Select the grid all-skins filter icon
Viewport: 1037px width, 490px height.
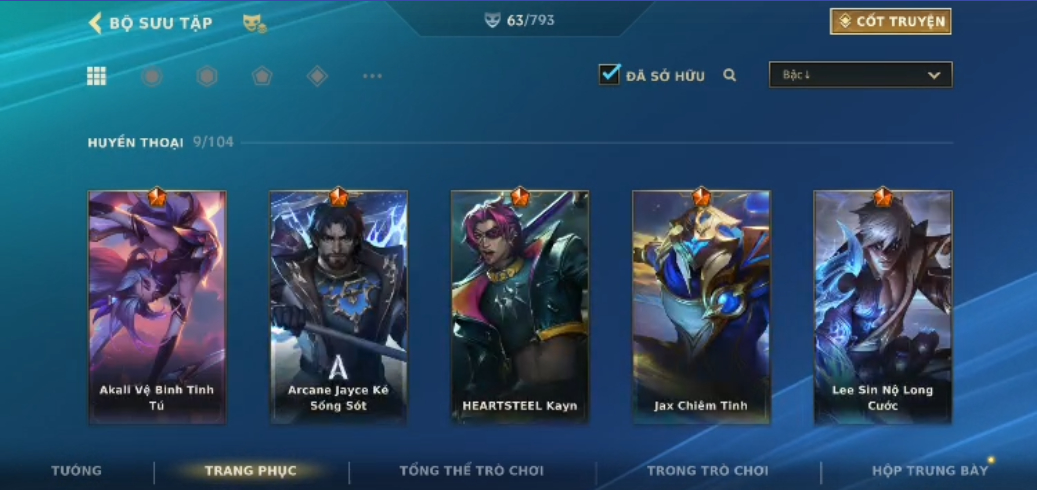tap(97, 76)
